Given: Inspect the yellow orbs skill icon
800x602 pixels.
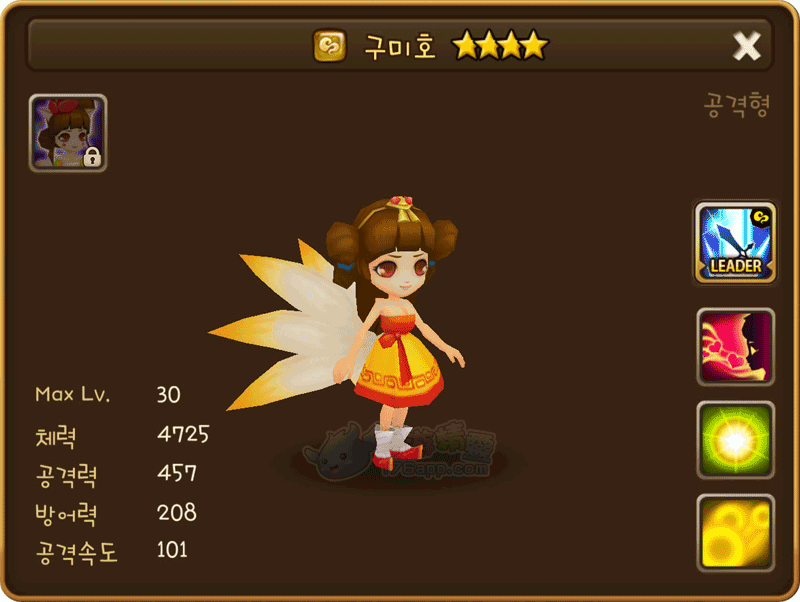Looking at the screenshot, I should [x=735, y=533].
